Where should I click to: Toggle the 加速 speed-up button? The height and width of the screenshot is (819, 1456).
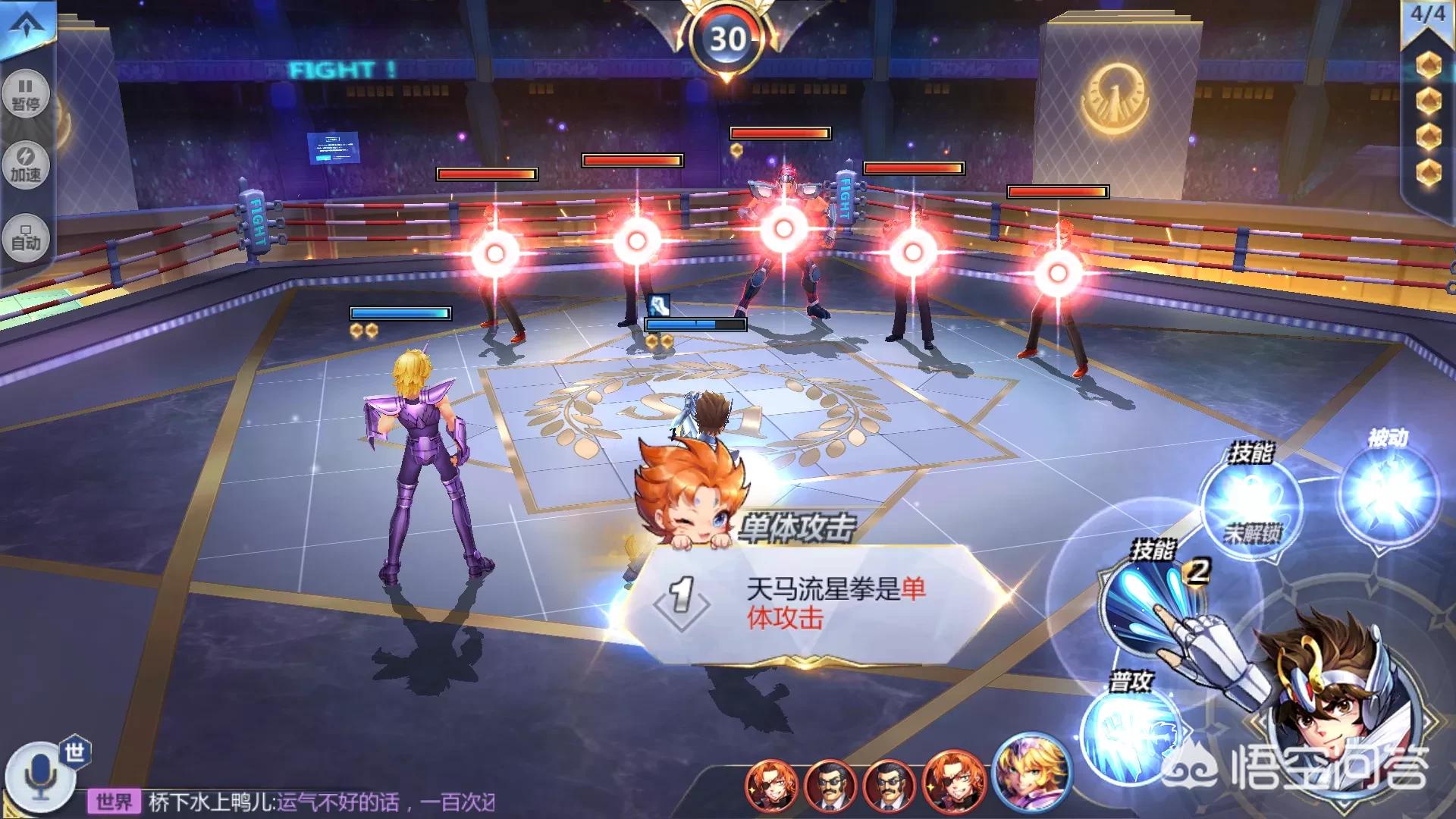26,164
